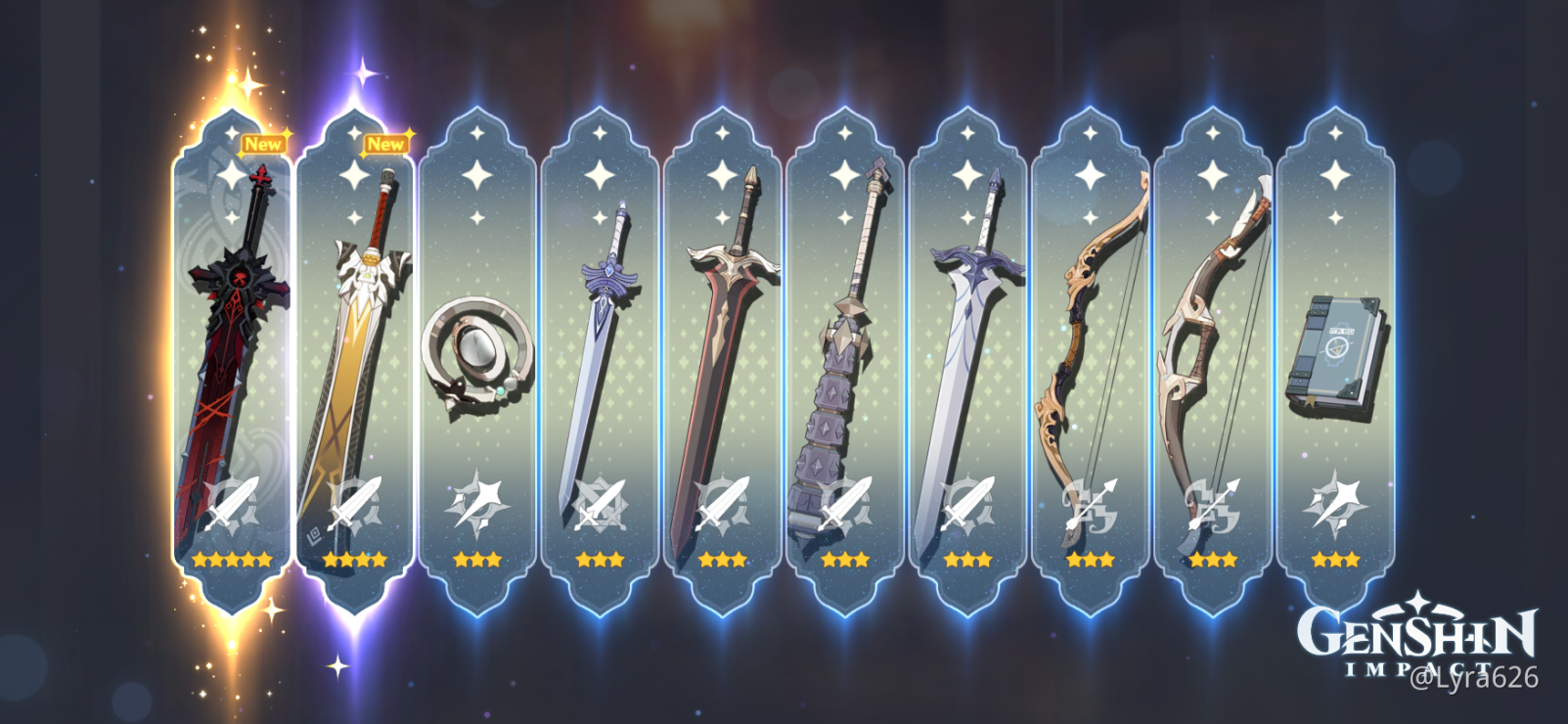Toggle the New badge on the white 4-star sword

[387, 144]
